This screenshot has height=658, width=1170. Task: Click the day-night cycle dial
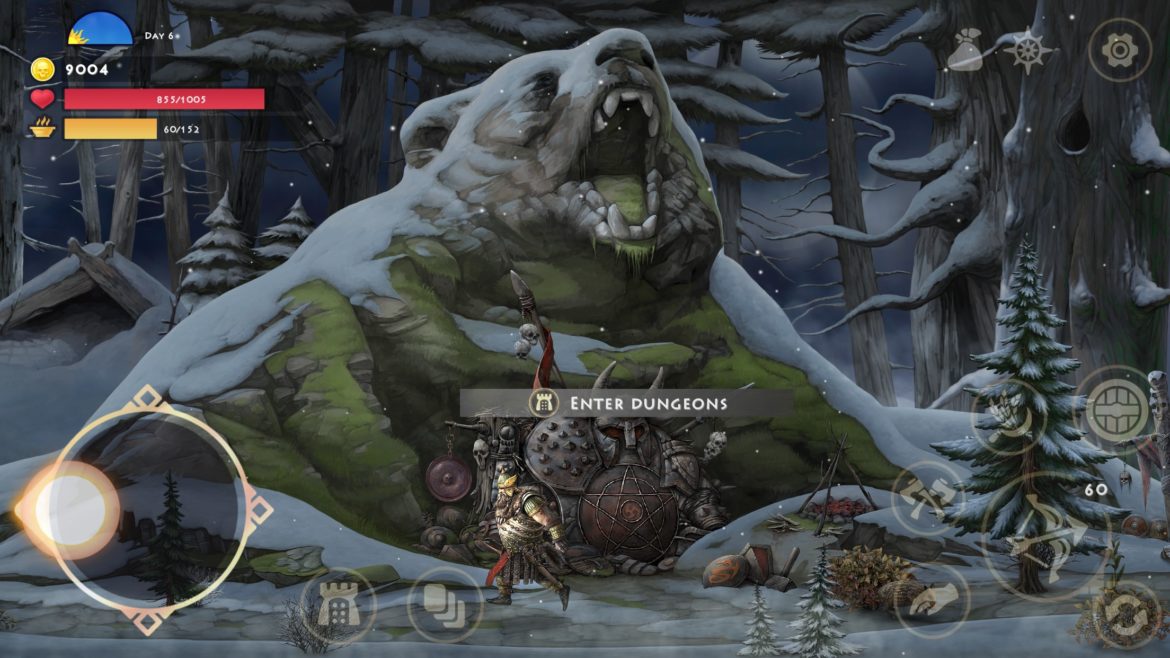coord(100,30)
